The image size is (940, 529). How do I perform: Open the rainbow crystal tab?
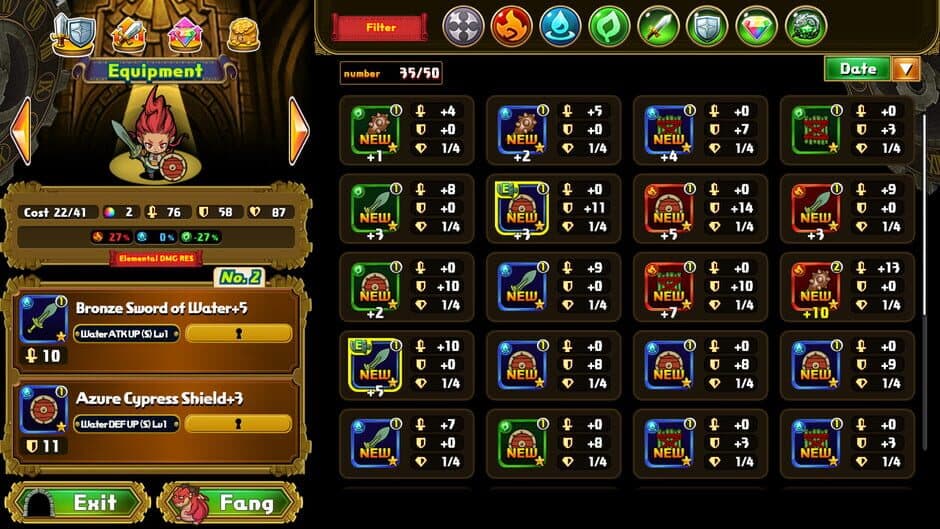click(185, 35)
